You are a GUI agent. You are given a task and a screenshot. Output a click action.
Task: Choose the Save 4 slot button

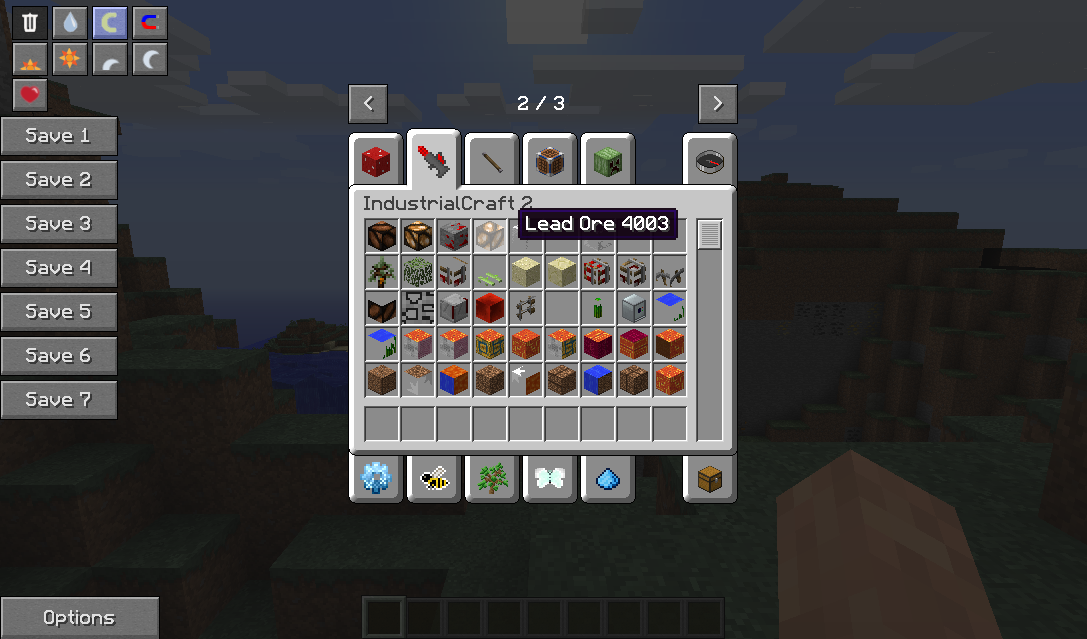coord(58,268)
